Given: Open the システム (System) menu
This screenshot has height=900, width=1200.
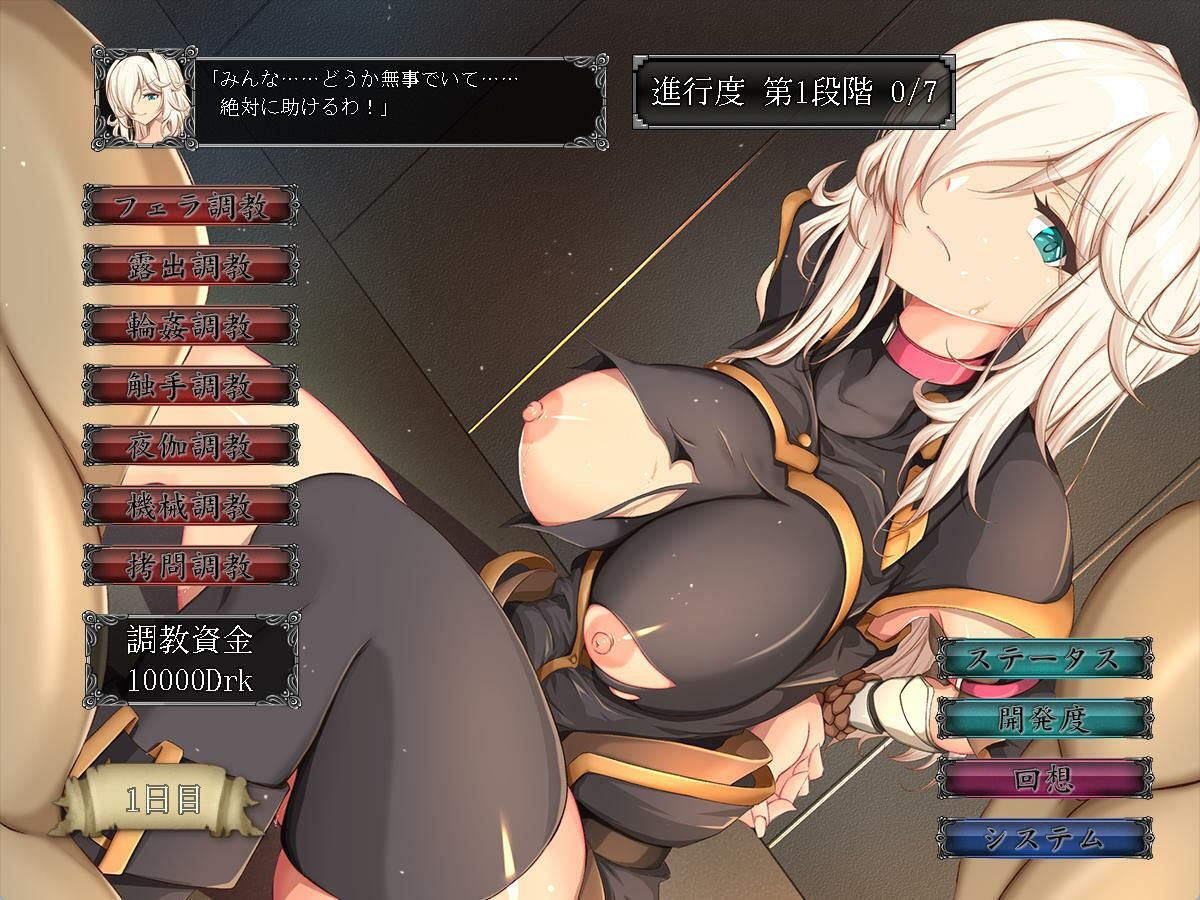Looking at the screenshot, I should click(x=1044, y=838).
